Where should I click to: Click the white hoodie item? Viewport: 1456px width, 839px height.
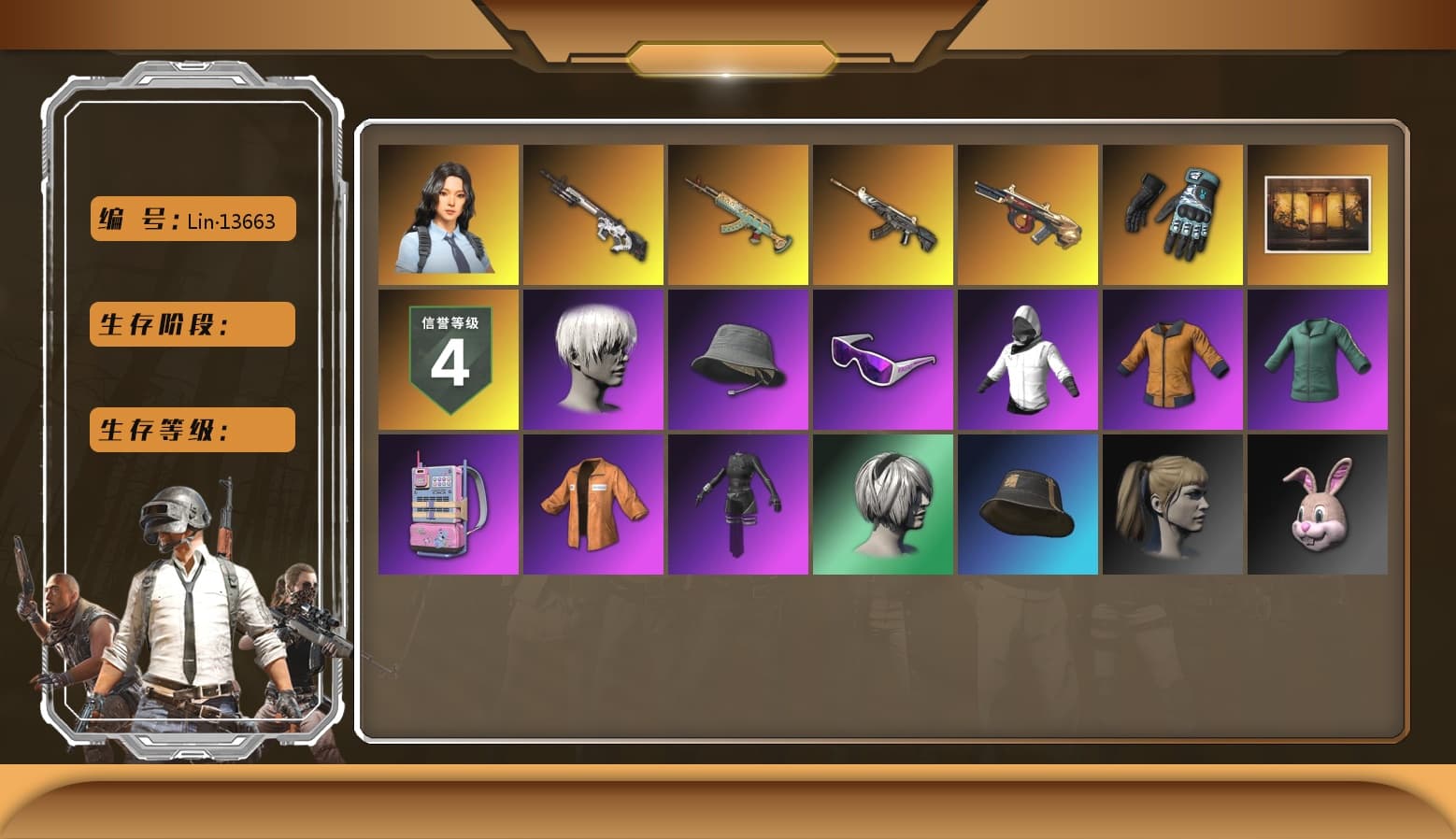1029,360
